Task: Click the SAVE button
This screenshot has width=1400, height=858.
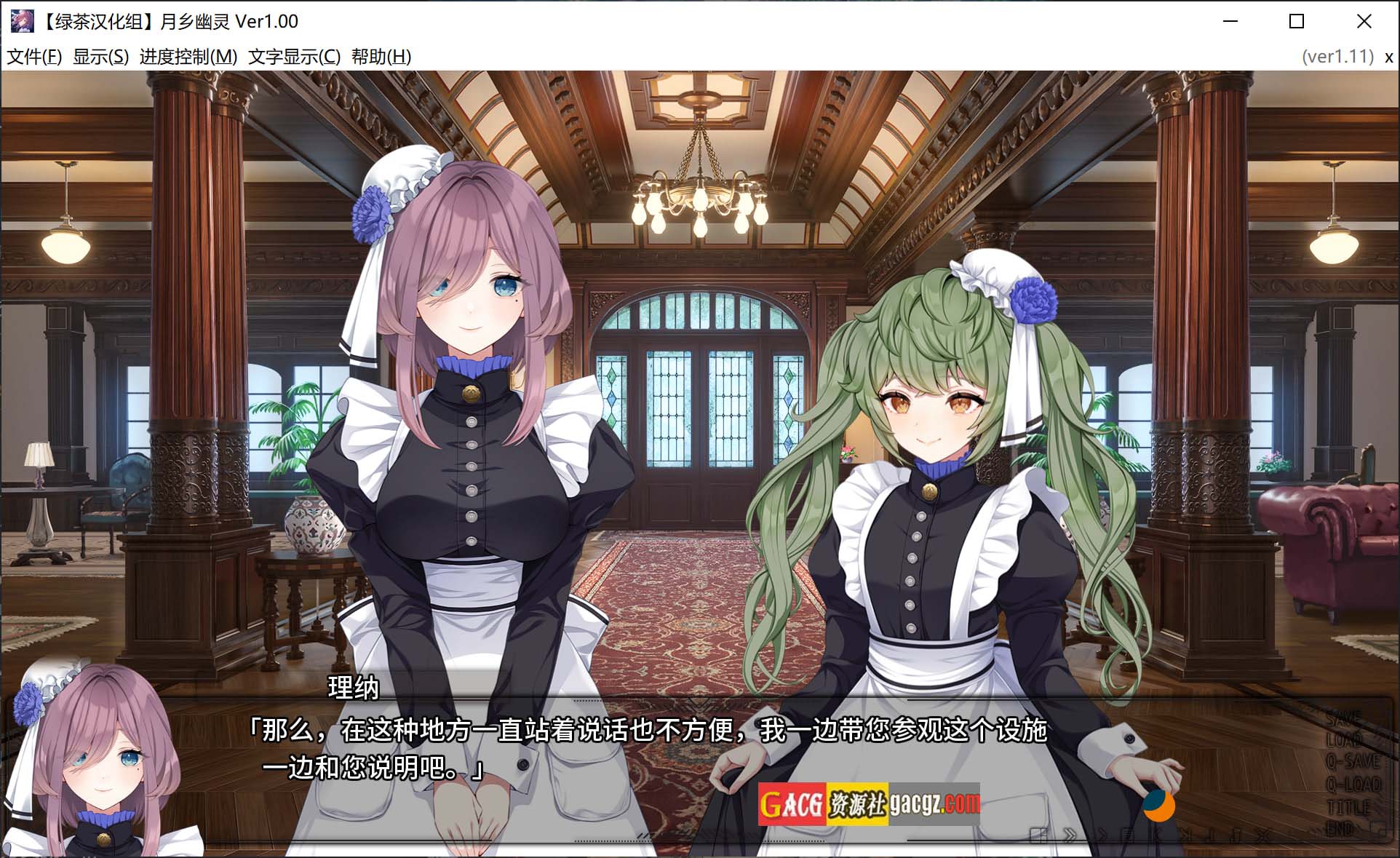Action: coord(1343,719)
